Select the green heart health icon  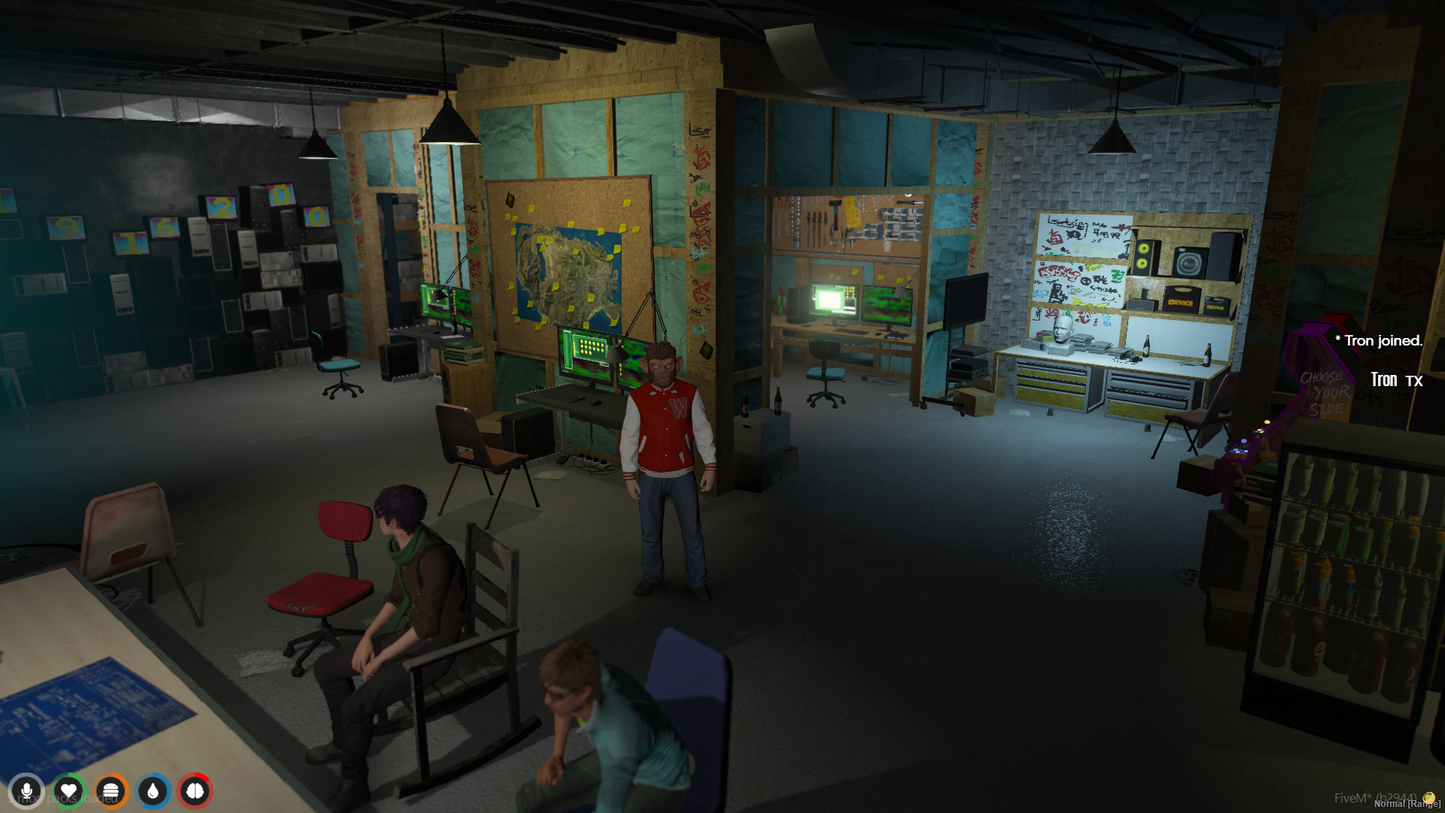click(69, 791)
